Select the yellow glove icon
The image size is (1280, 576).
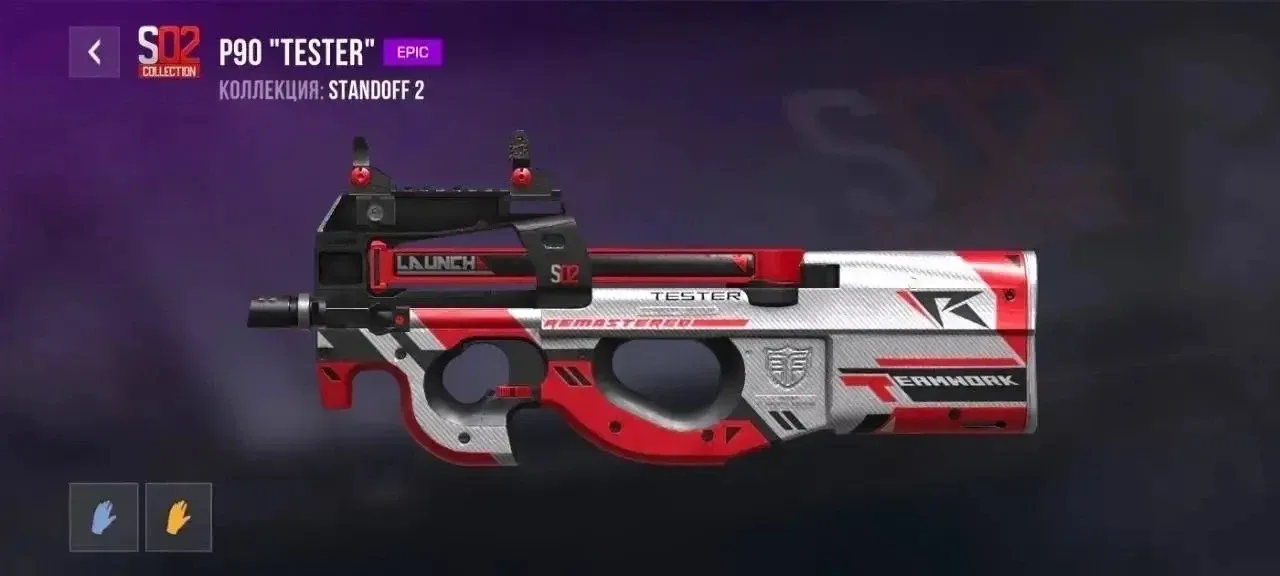178,517
